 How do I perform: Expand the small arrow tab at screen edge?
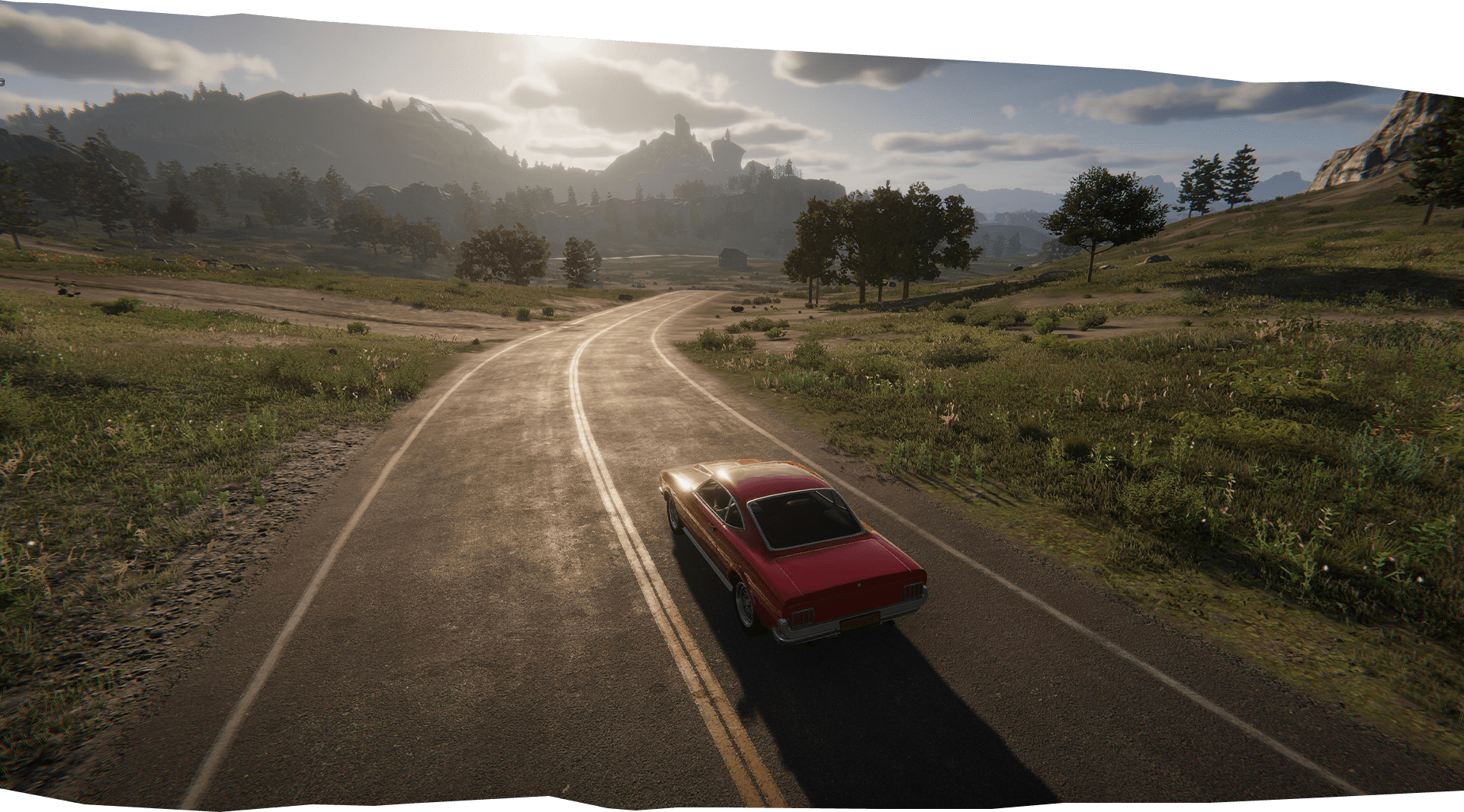pyautogui.click(x=2, y=81)
